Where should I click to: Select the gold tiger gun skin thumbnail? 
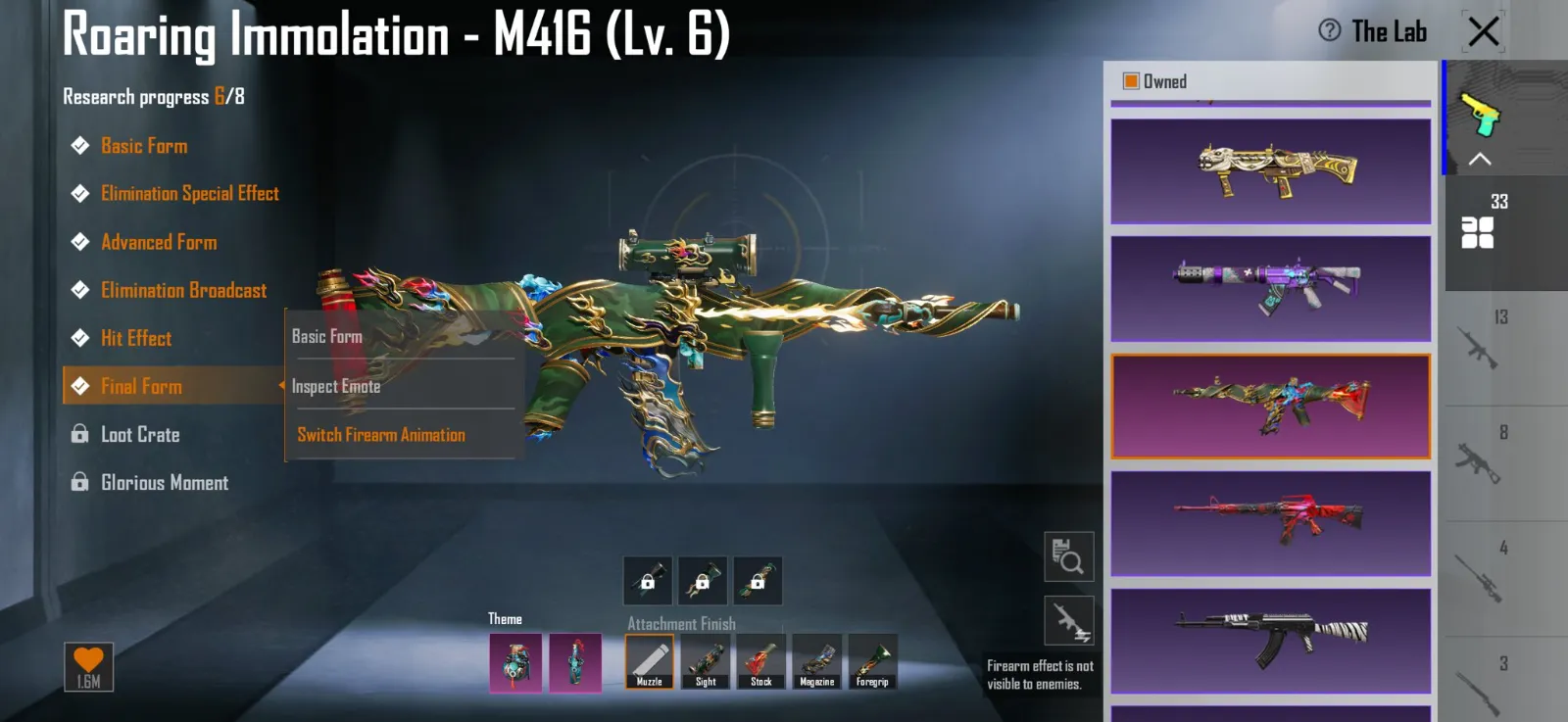pyautogui.click(x=1270, y=171)
